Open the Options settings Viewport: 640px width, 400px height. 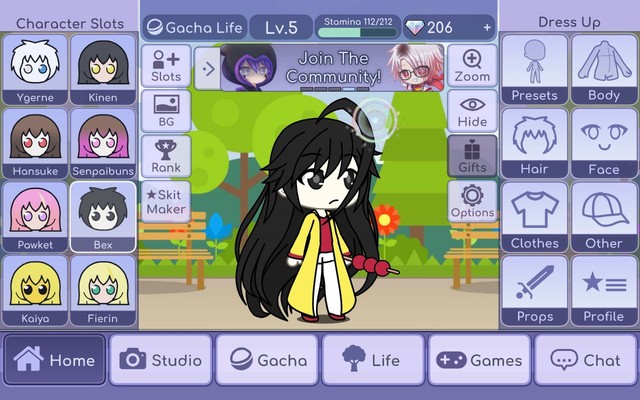[472, 201]
